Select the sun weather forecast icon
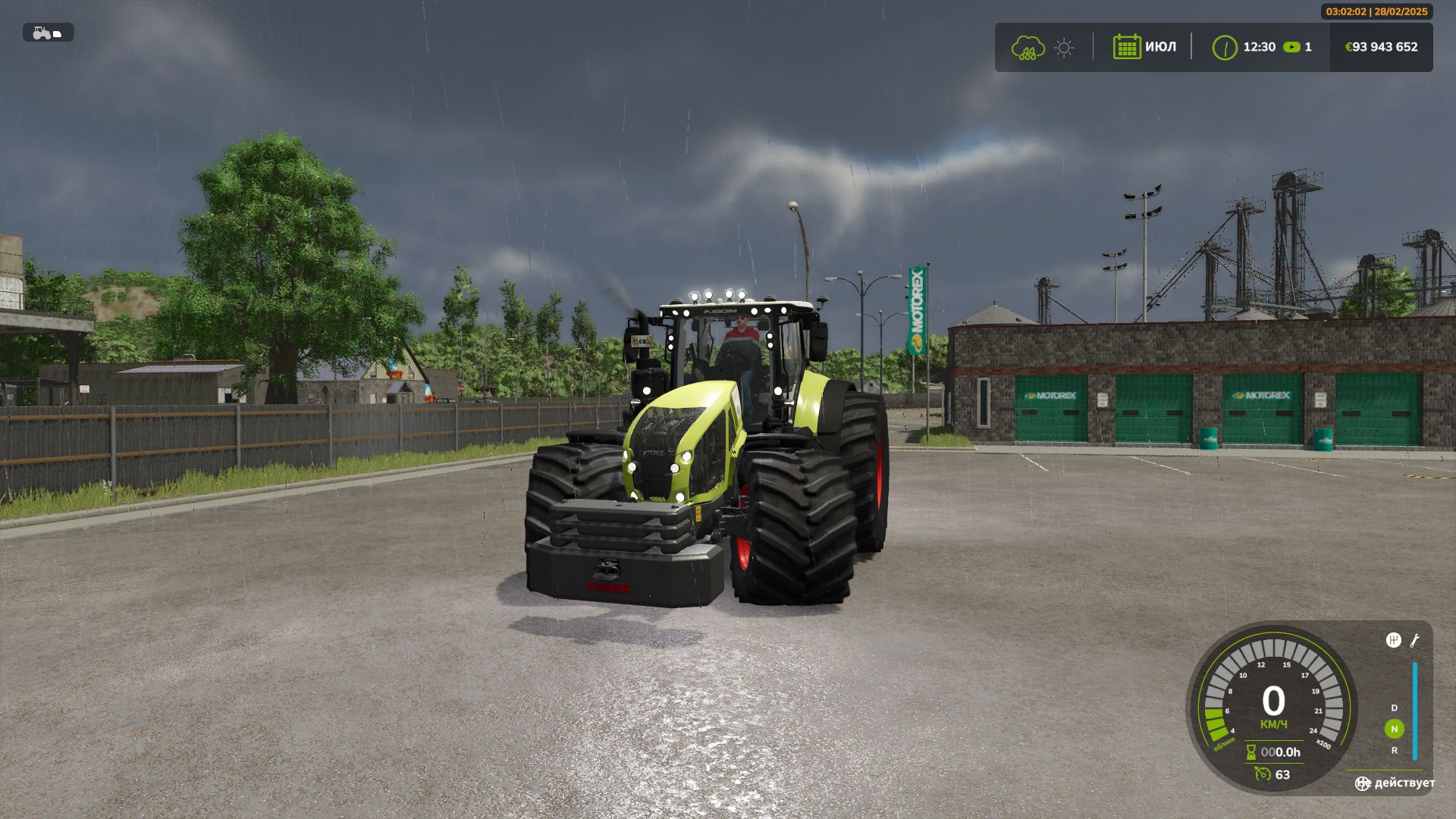1456x819 pixels. (x=1065, y=47)
